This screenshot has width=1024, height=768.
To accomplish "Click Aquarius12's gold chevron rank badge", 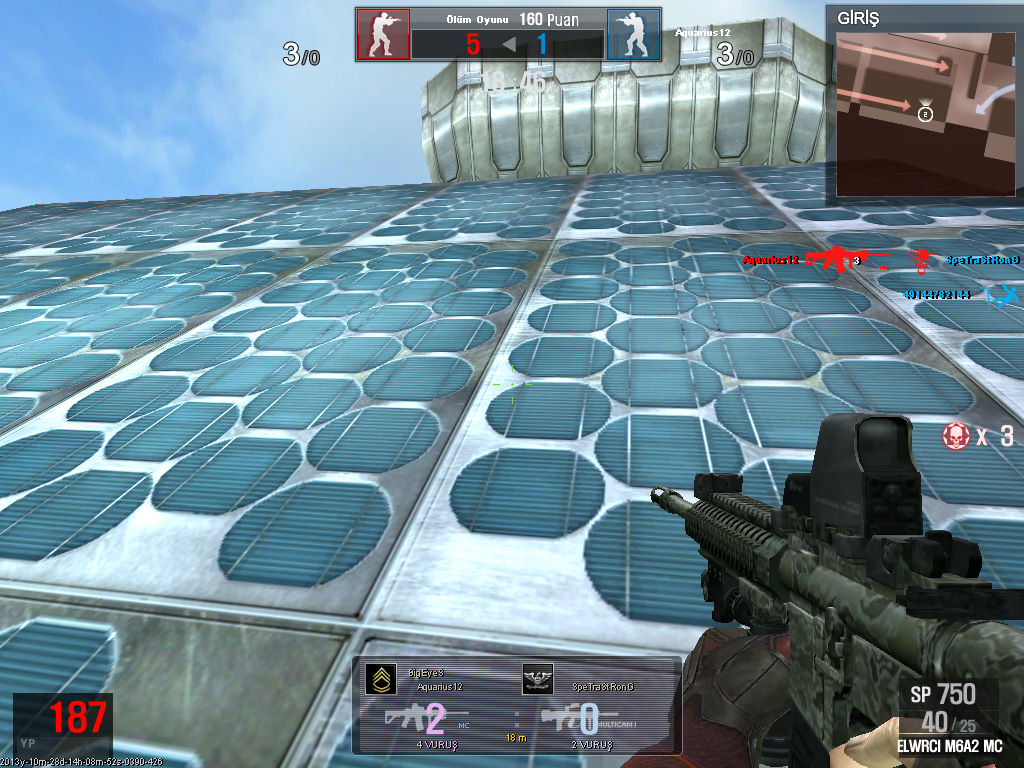I will click(x=379, y=679).
